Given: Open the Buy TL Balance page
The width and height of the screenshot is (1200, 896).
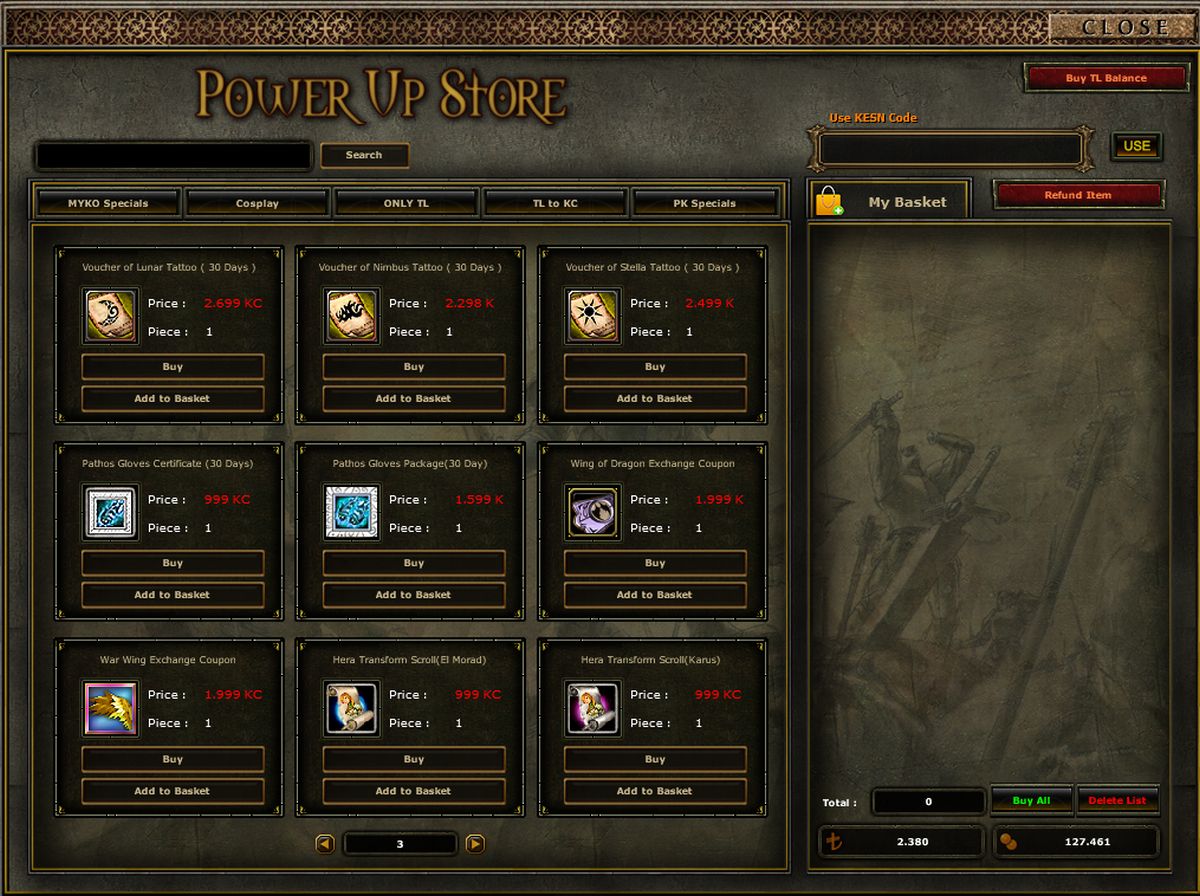Looking at the screenshot, I should point(1105,78).
